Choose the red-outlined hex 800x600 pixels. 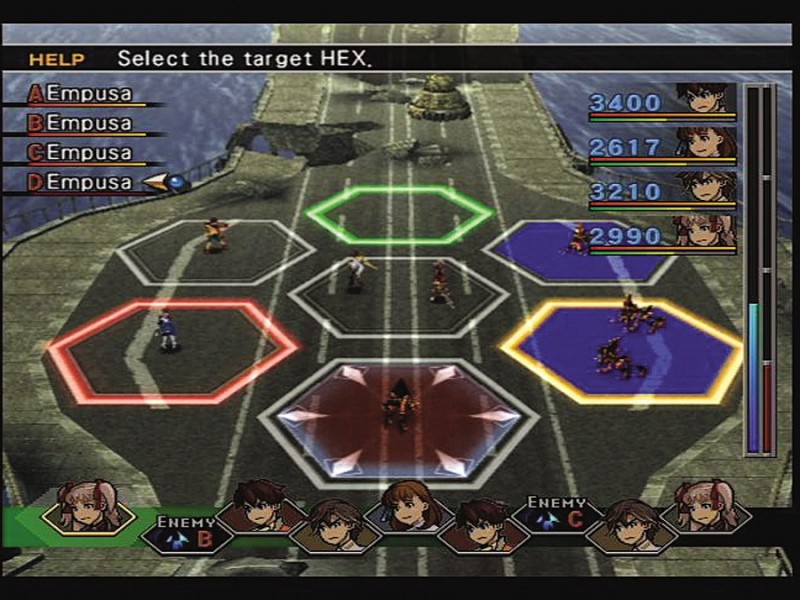click(x=173, y=349)
